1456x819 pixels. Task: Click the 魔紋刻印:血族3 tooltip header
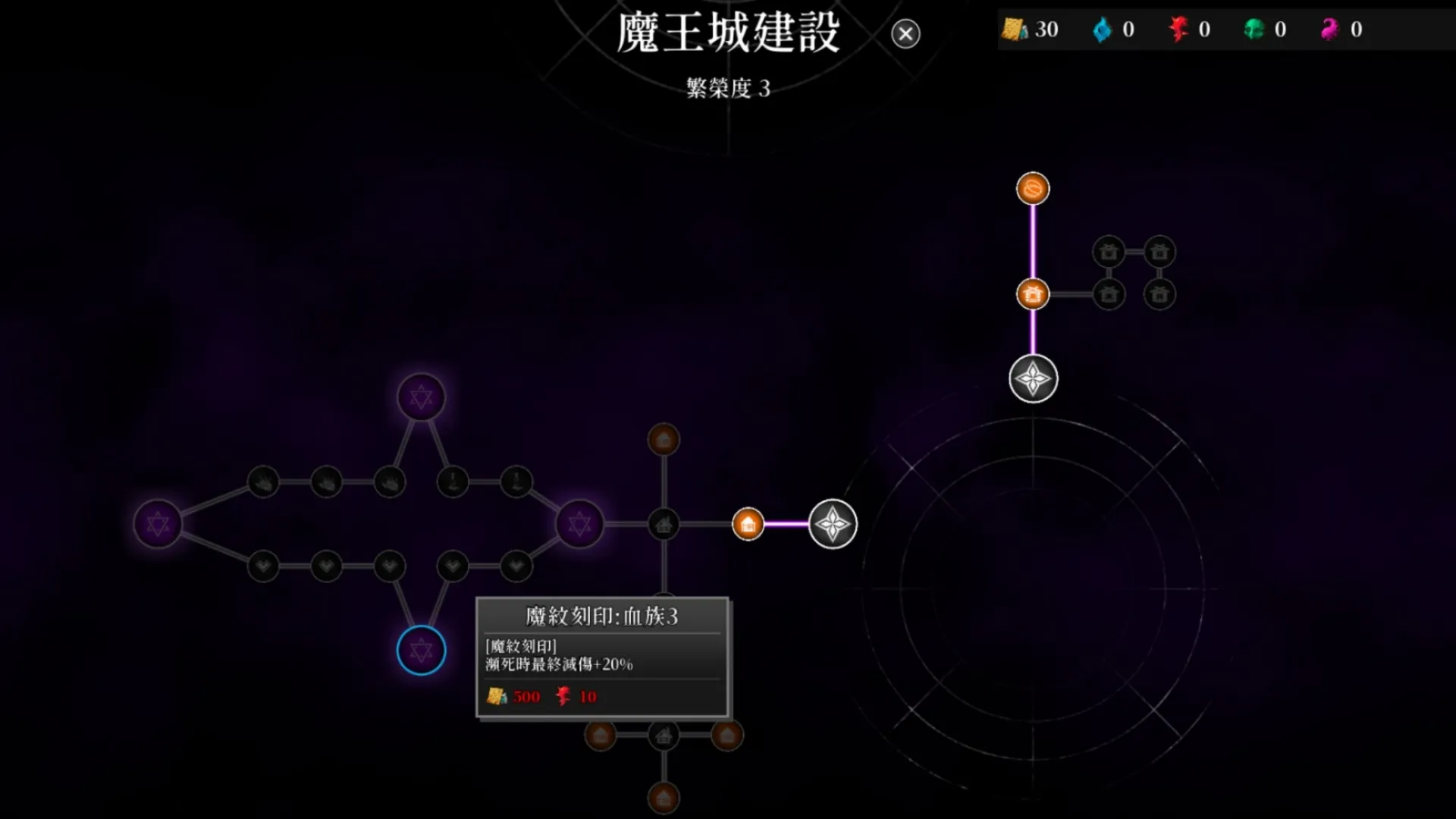(603, 617)
